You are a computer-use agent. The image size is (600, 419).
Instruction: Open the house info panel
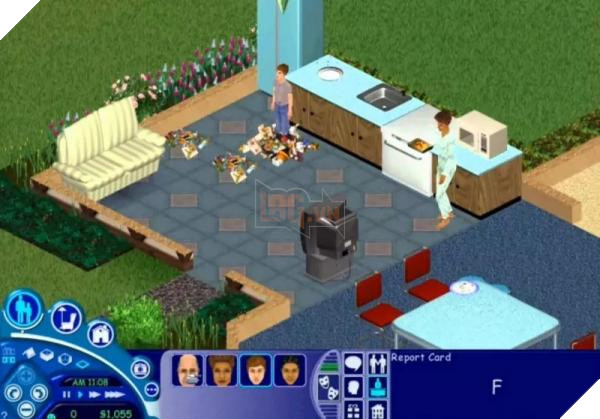[x=378, y=410]
